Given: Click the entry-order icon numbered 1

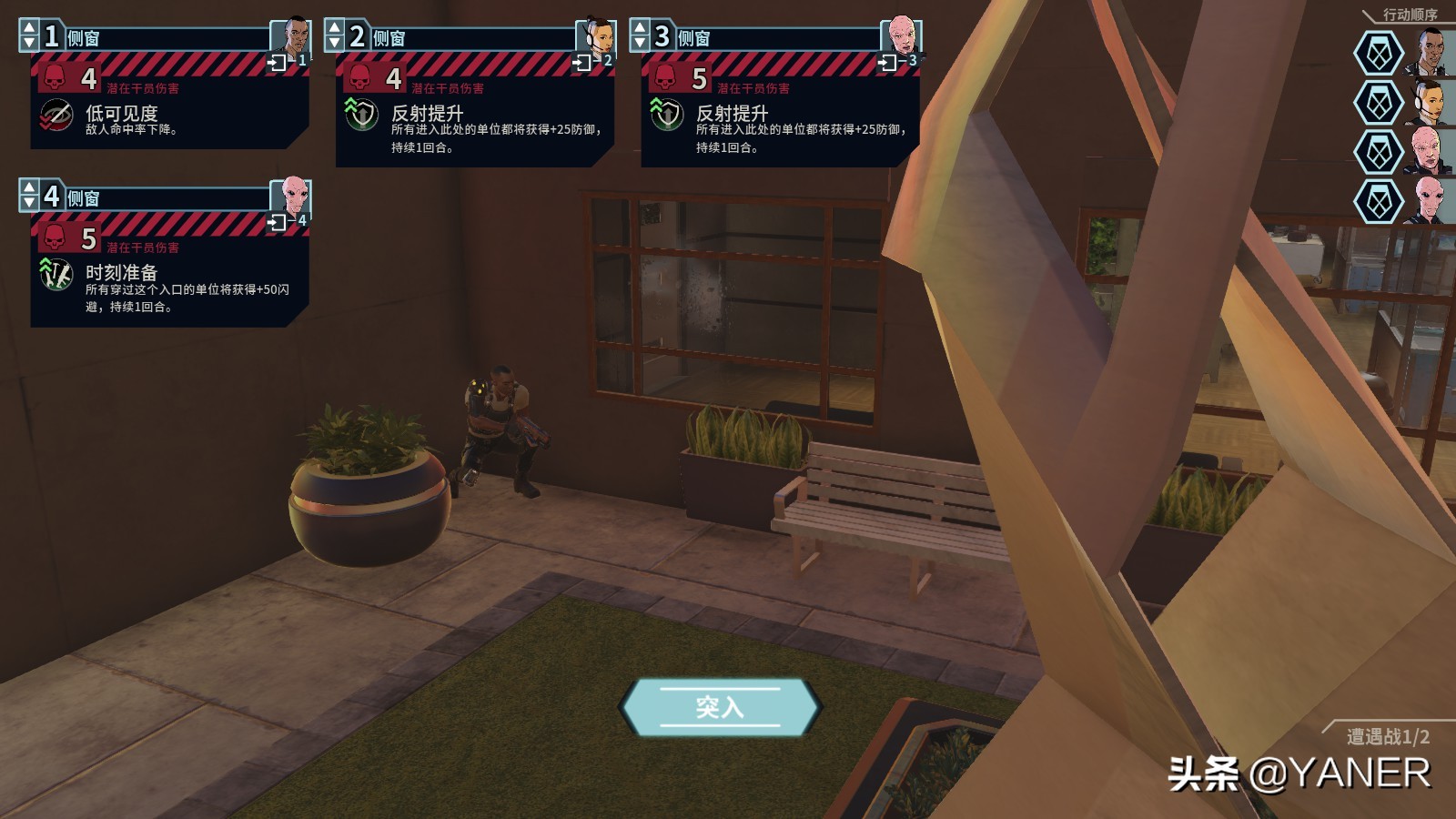Looking at the screenshot, I should pyautogui.click(x=278, y=63).
